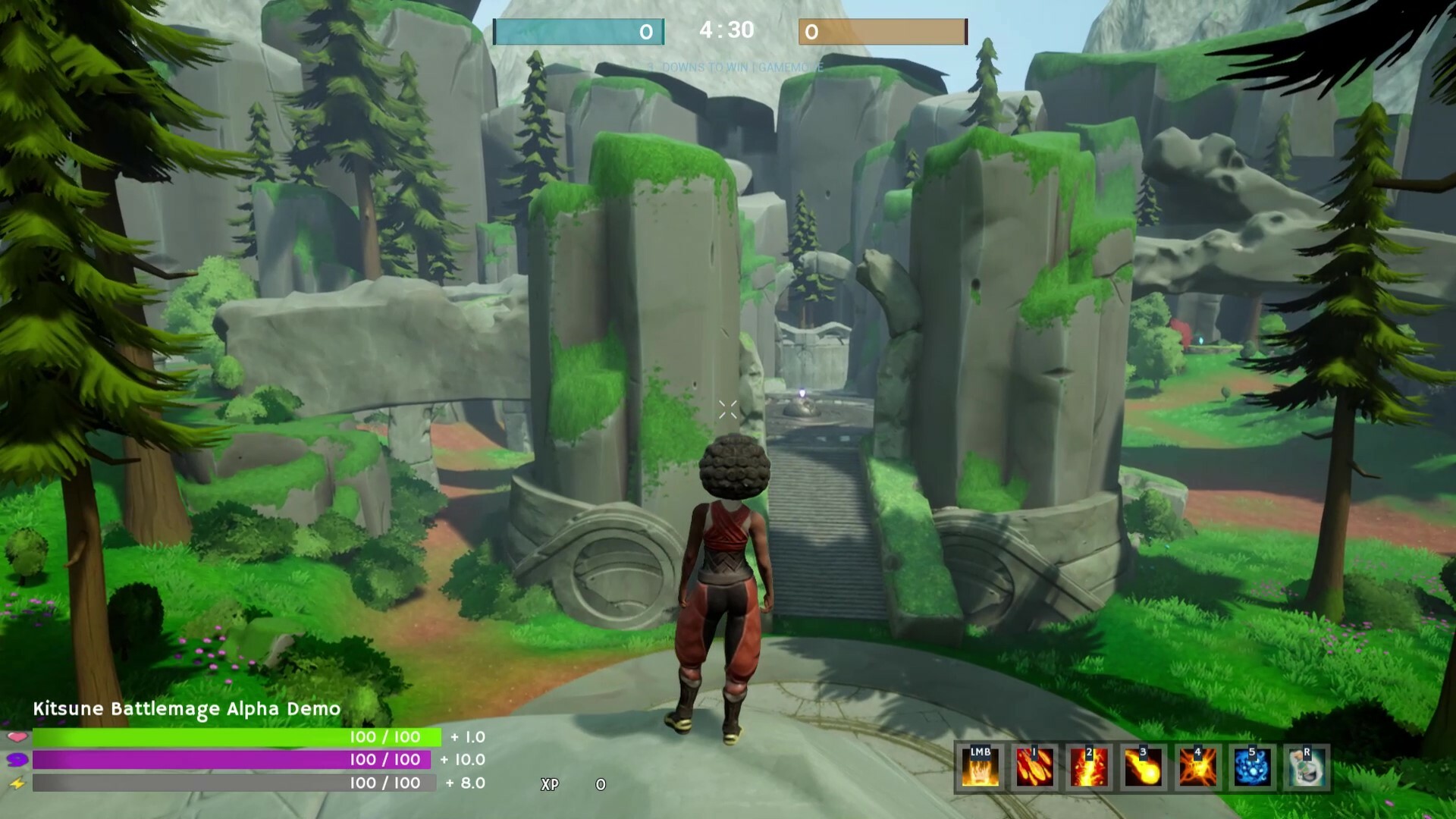The image size is (1456, 819).
Task: Cast the fireball ability in slot 3
Action: (x=1144, y=767)
